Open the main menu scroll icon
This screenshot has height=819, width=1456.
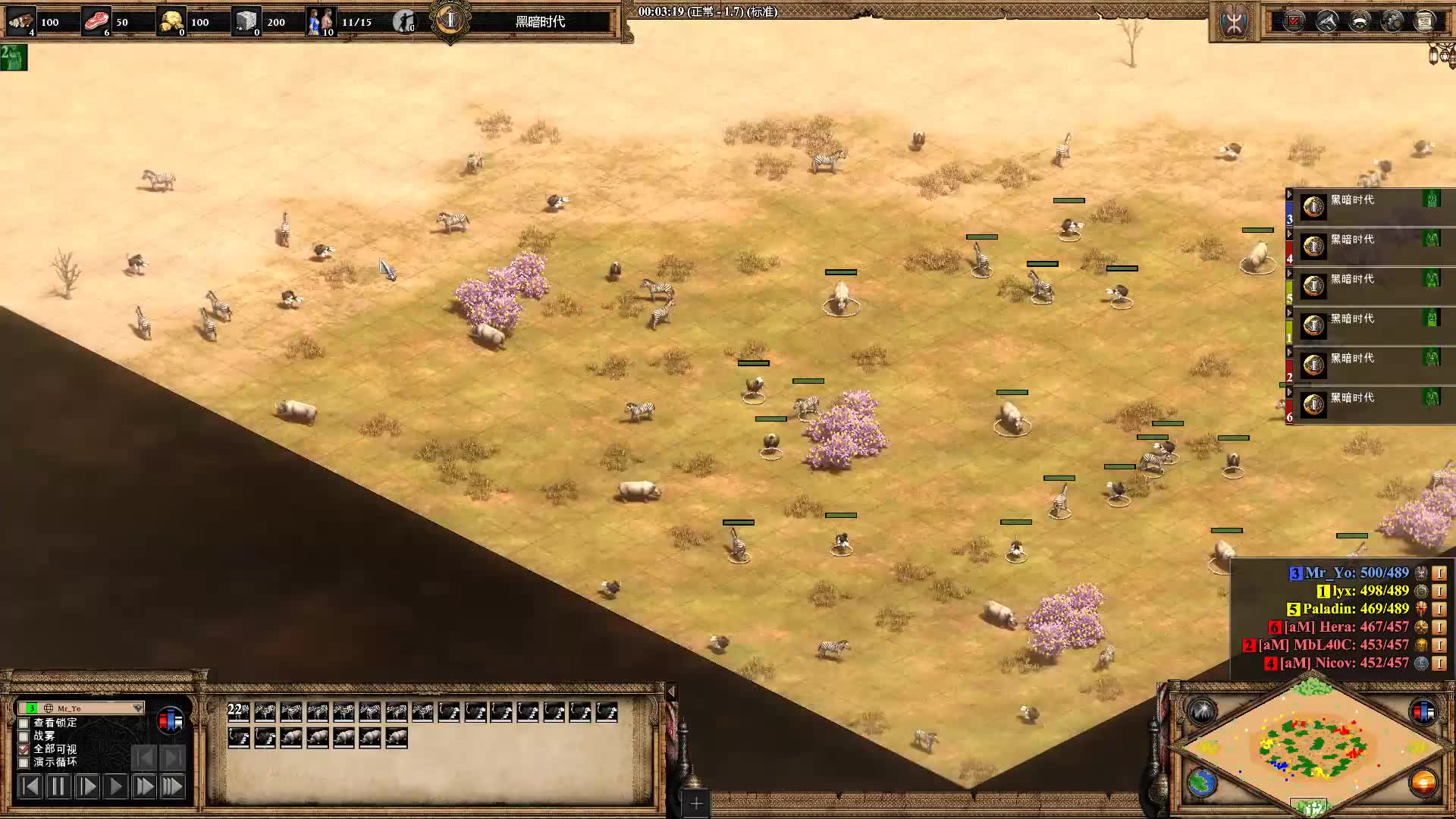(x=1425, y=21)
